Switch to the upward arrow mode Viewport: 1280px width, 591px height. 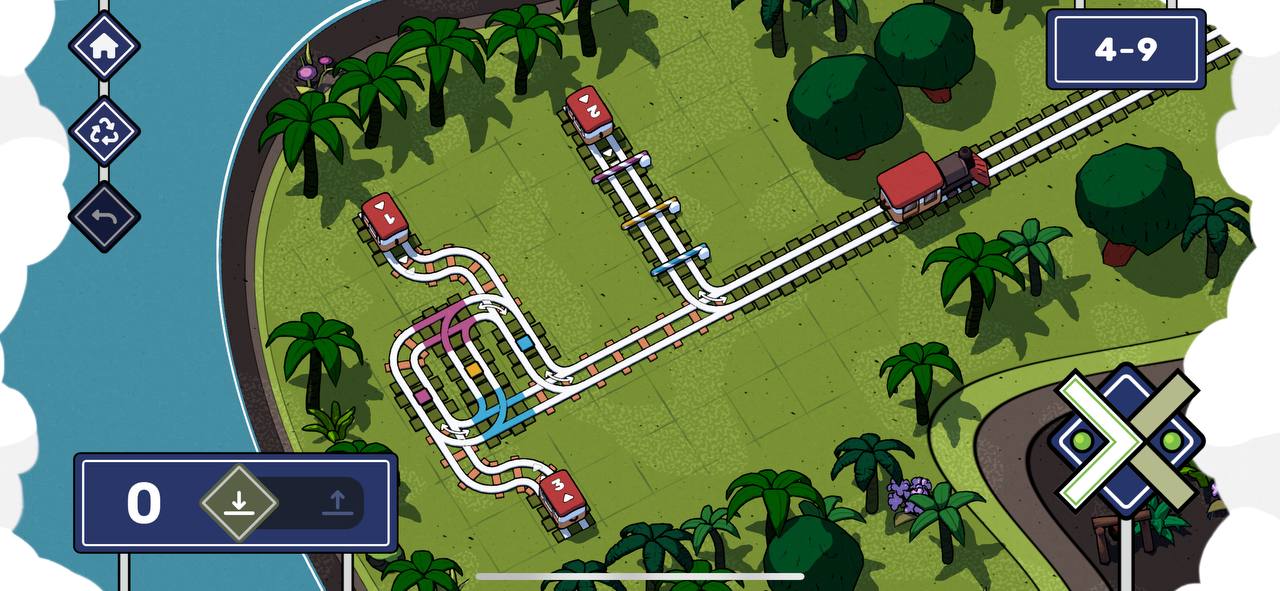(337, 502)
